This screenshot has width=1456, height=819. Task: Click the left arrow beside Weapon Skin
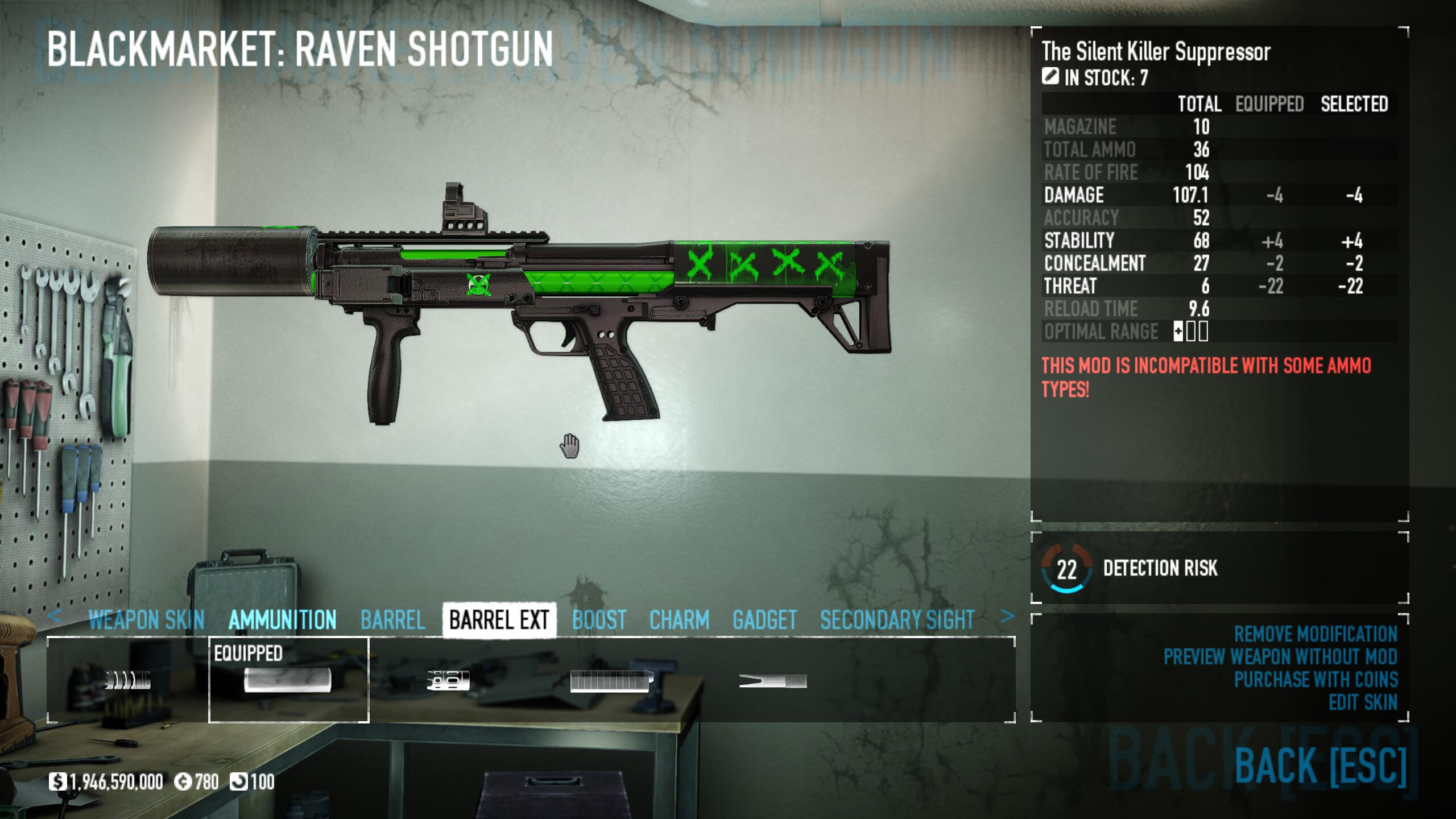point(55,616)
